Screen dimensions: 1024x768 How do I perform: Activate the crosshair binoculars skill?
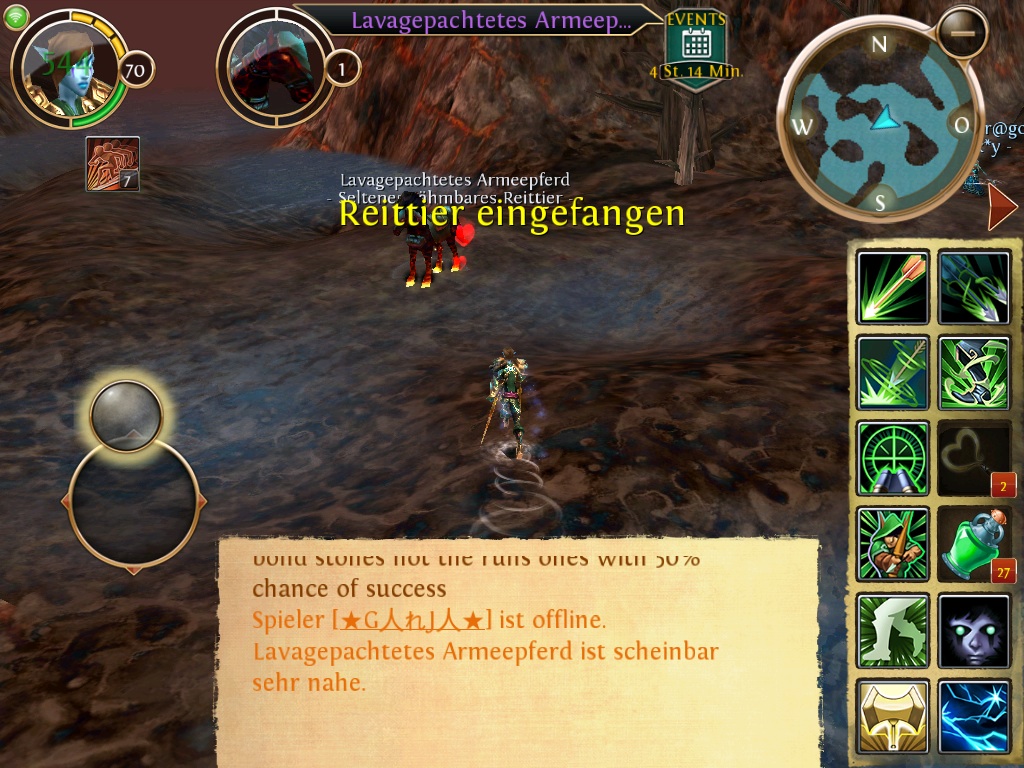[x=892, y=459]
